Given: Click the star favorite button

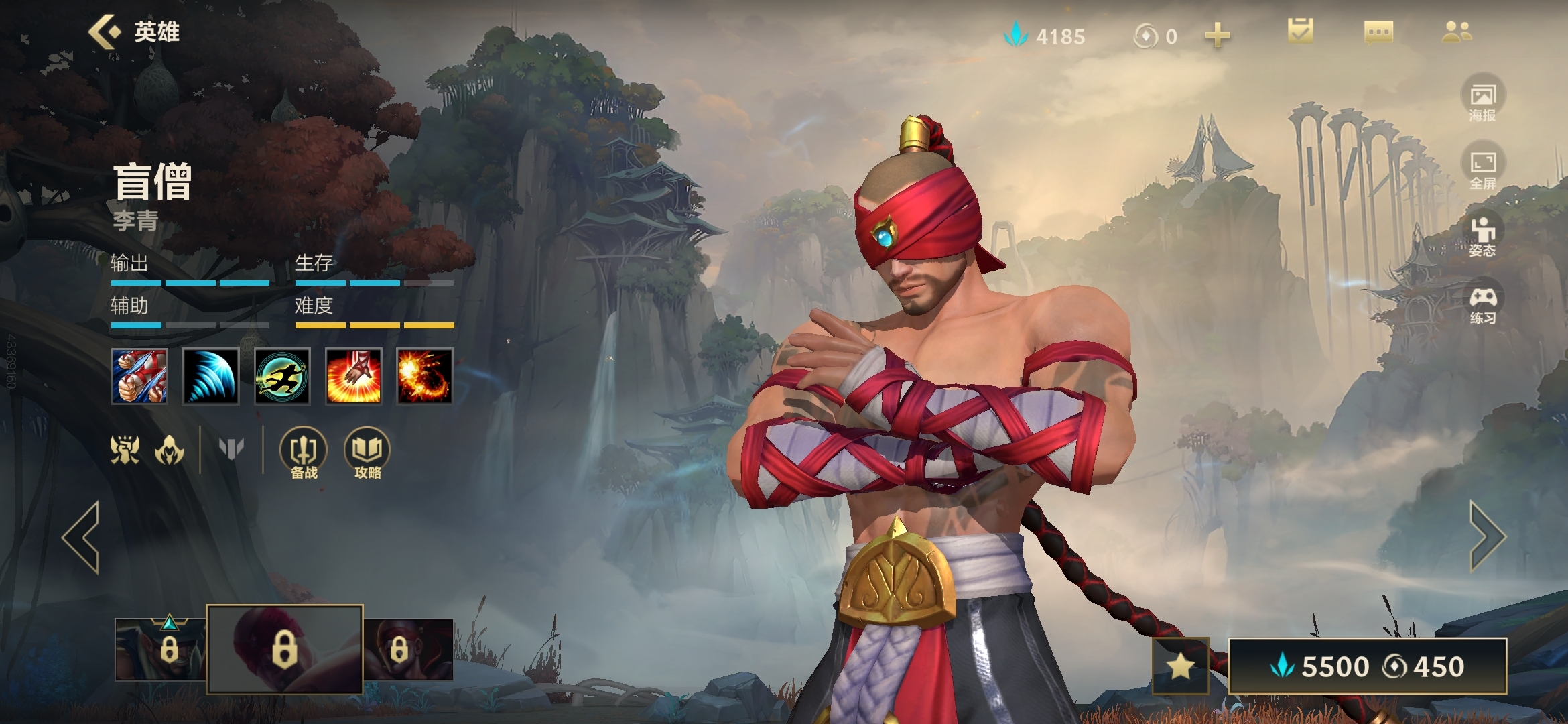Looking at the screenshot, I should coord(1180,666).
